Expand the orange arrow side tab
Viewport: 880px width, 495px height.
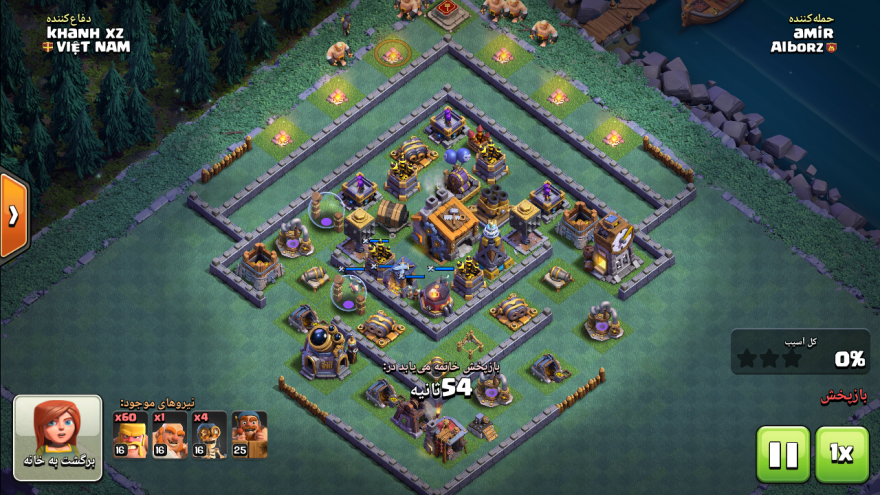point(13,216)
